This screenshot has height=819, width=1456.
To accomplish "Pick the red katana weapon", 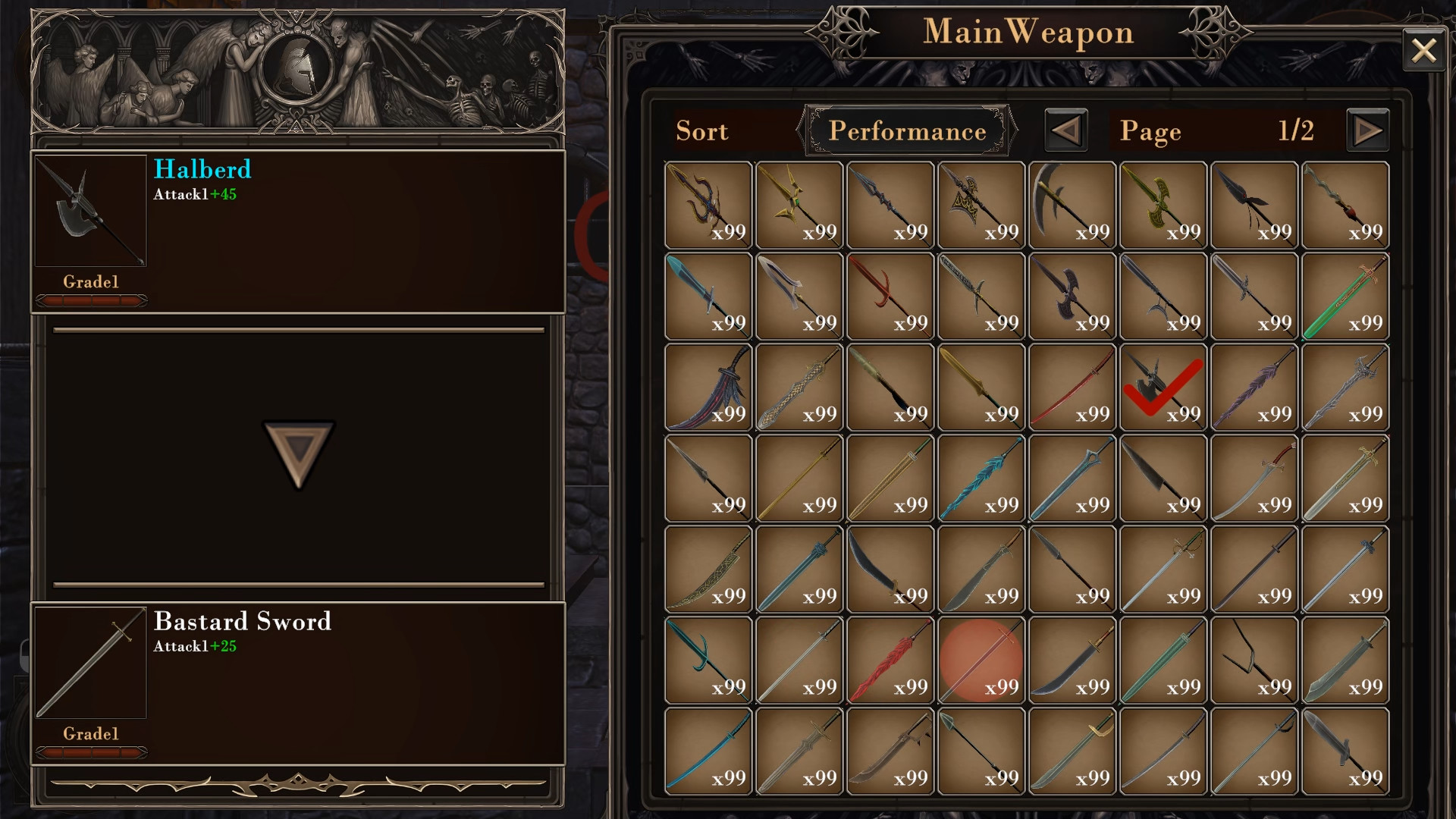I will point(1072,387).
